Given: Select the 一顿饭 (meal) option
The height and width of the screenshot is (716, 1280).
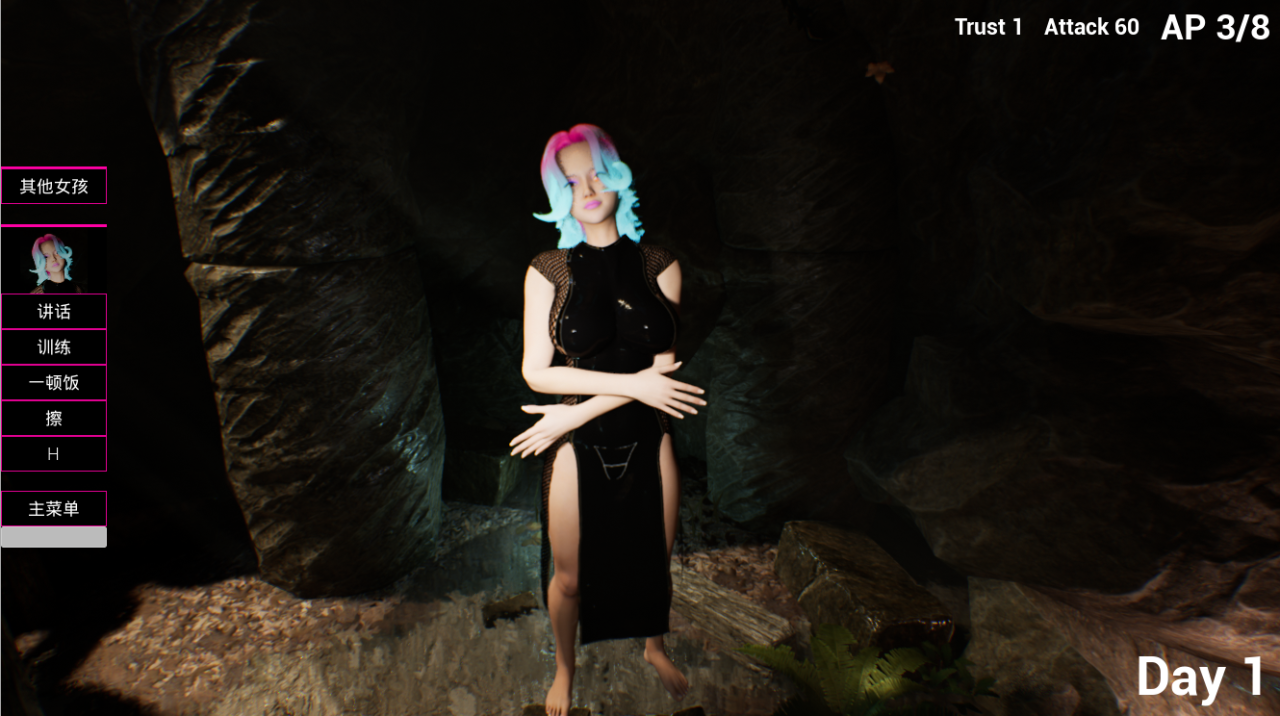Looking at the screenshot, I should (x=54, y=383).
